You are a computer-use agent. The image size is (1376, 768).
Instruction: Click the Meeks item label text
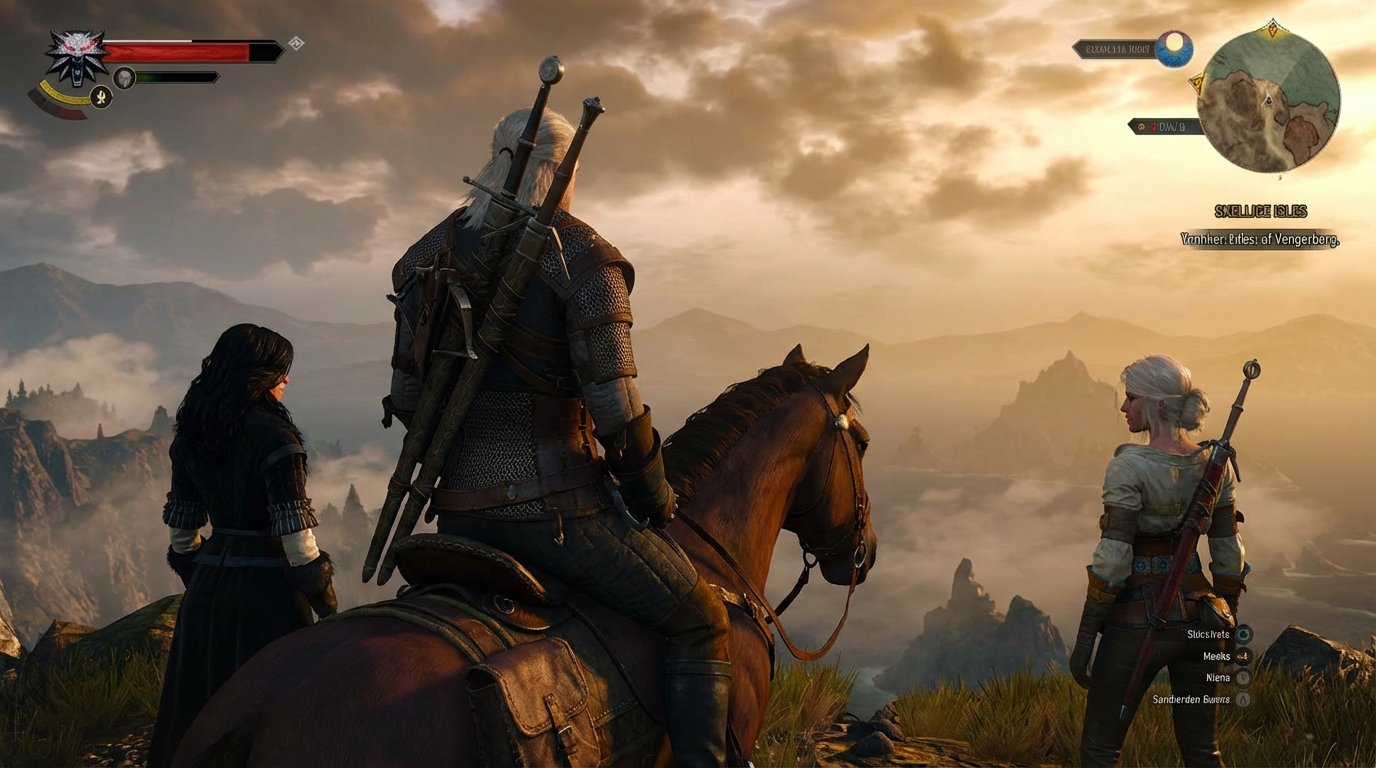coord(1216,657)
